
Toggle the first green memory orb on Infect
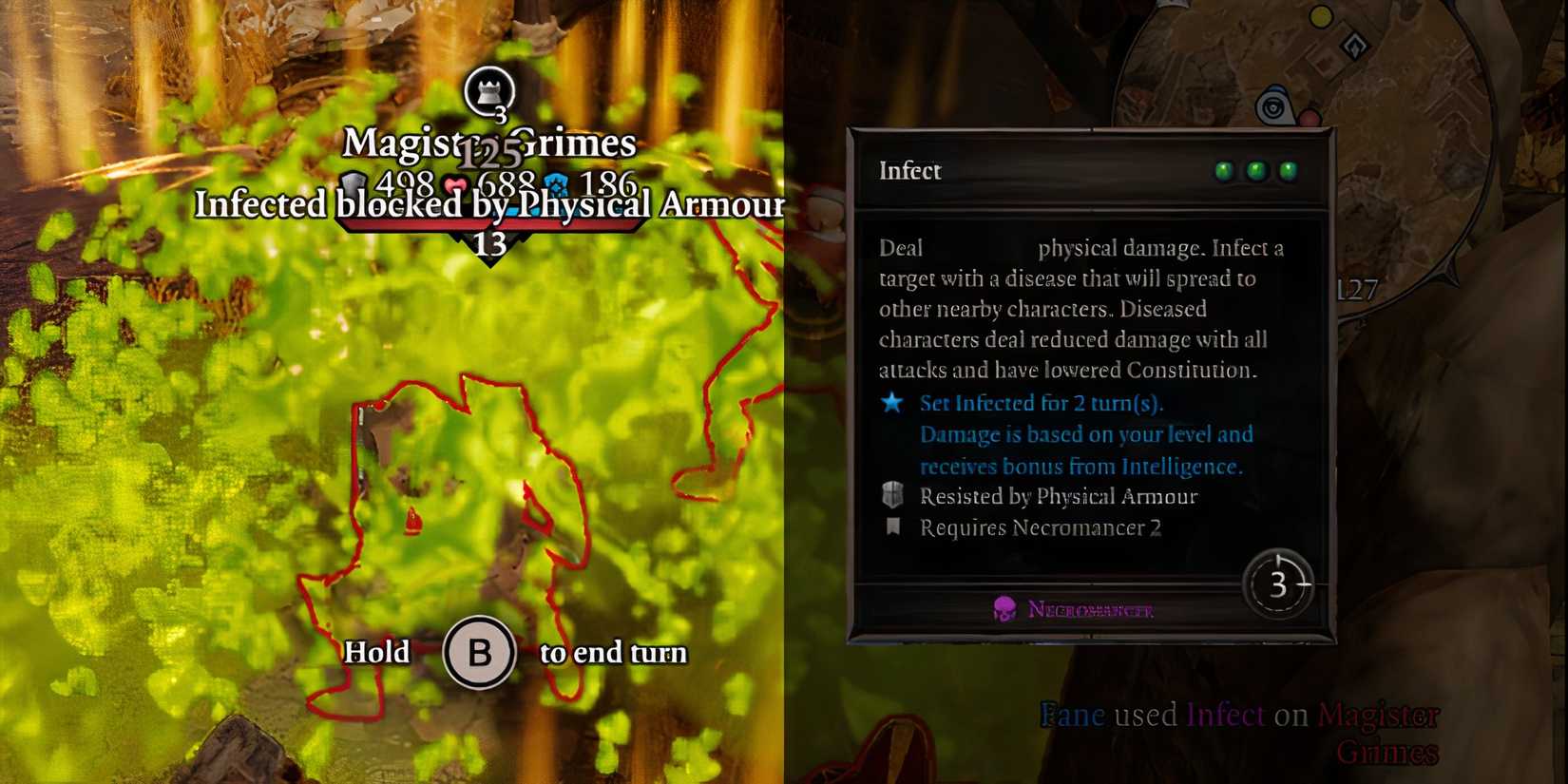tap(1224, 171)
